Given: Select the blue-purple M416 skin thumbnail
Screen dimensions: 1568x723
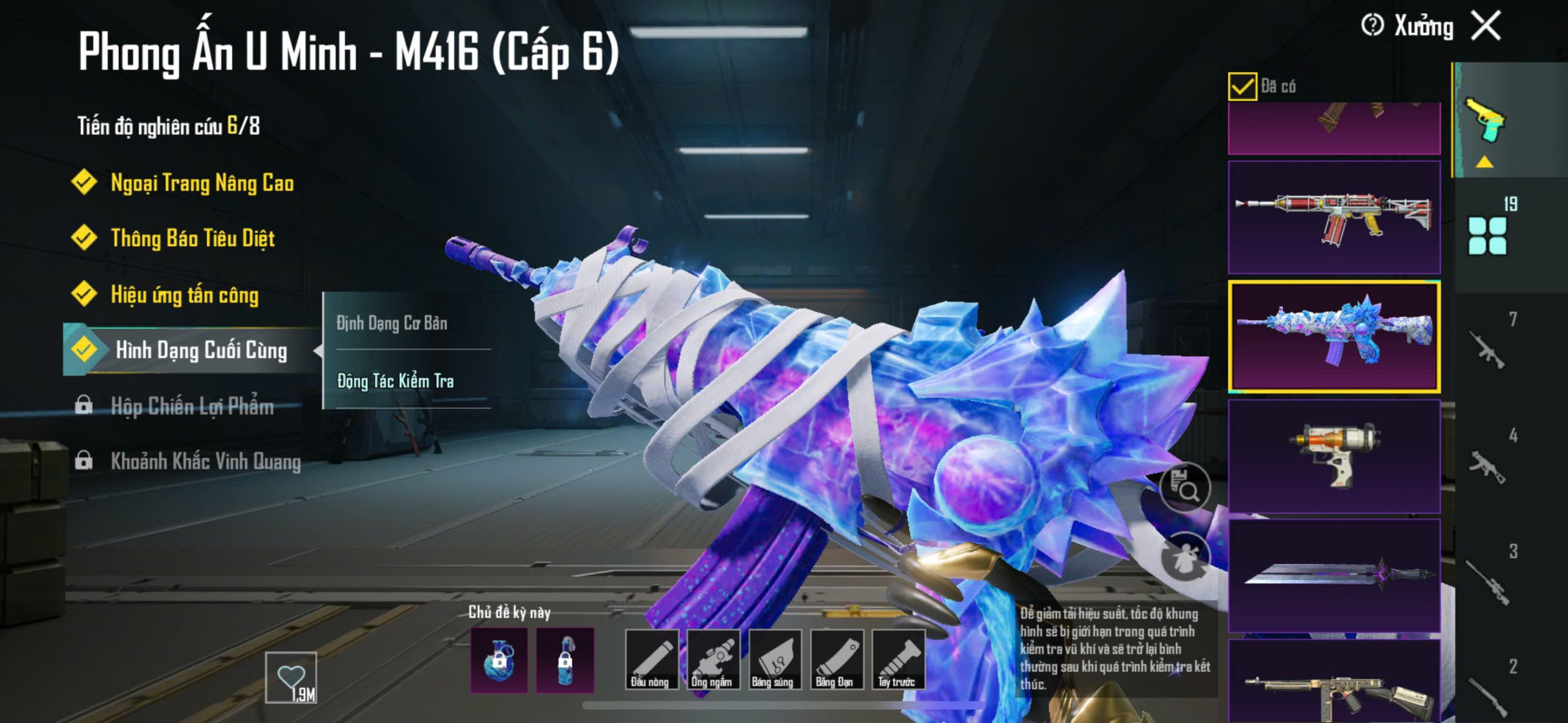Looking at the screenshot, I should click(1334, 336).
